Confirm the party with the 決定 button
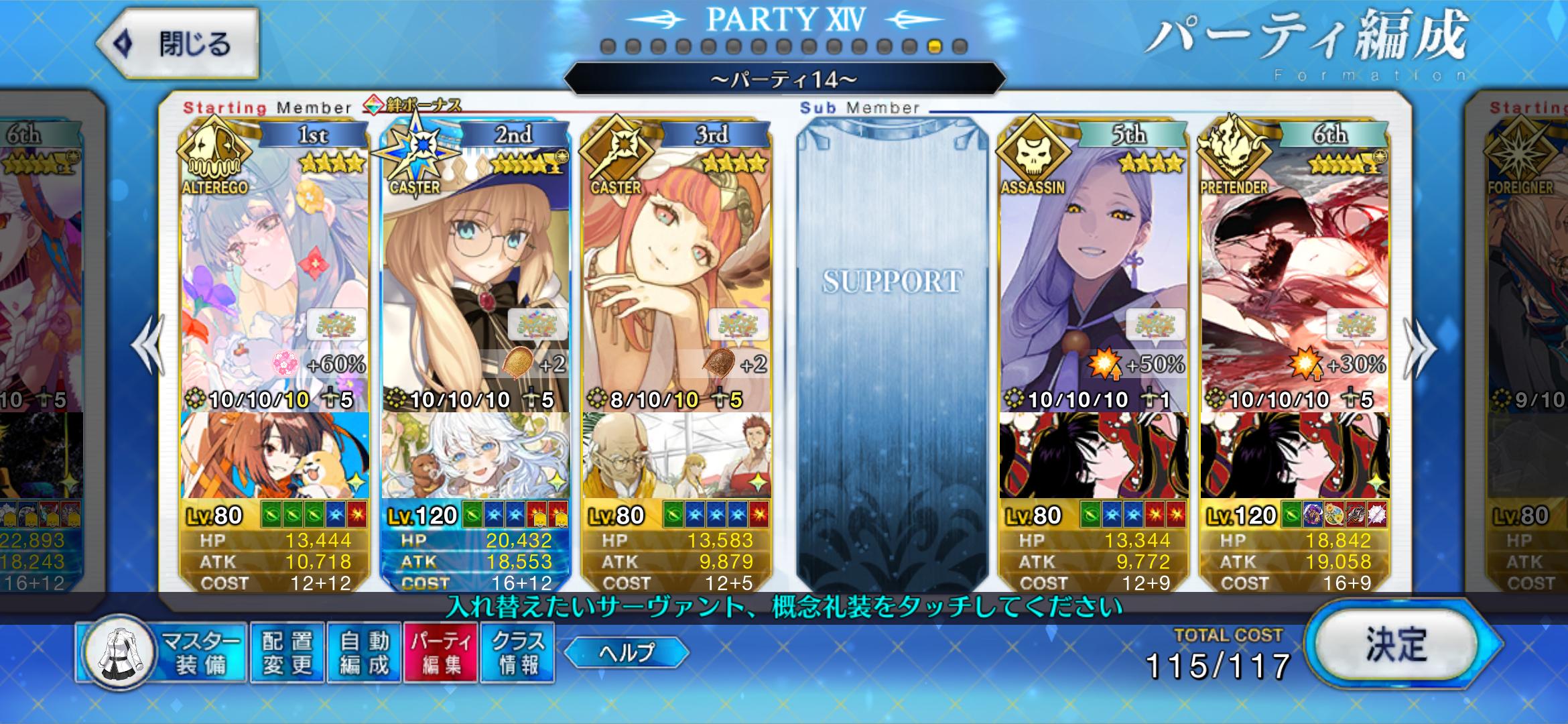Screen dimensions: 1568x724 (1397, 645)
